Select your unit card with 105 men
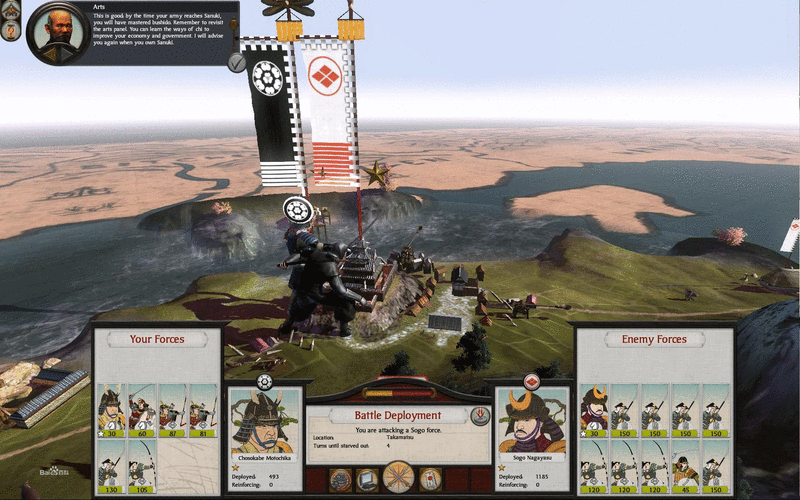 click(141, 466)
